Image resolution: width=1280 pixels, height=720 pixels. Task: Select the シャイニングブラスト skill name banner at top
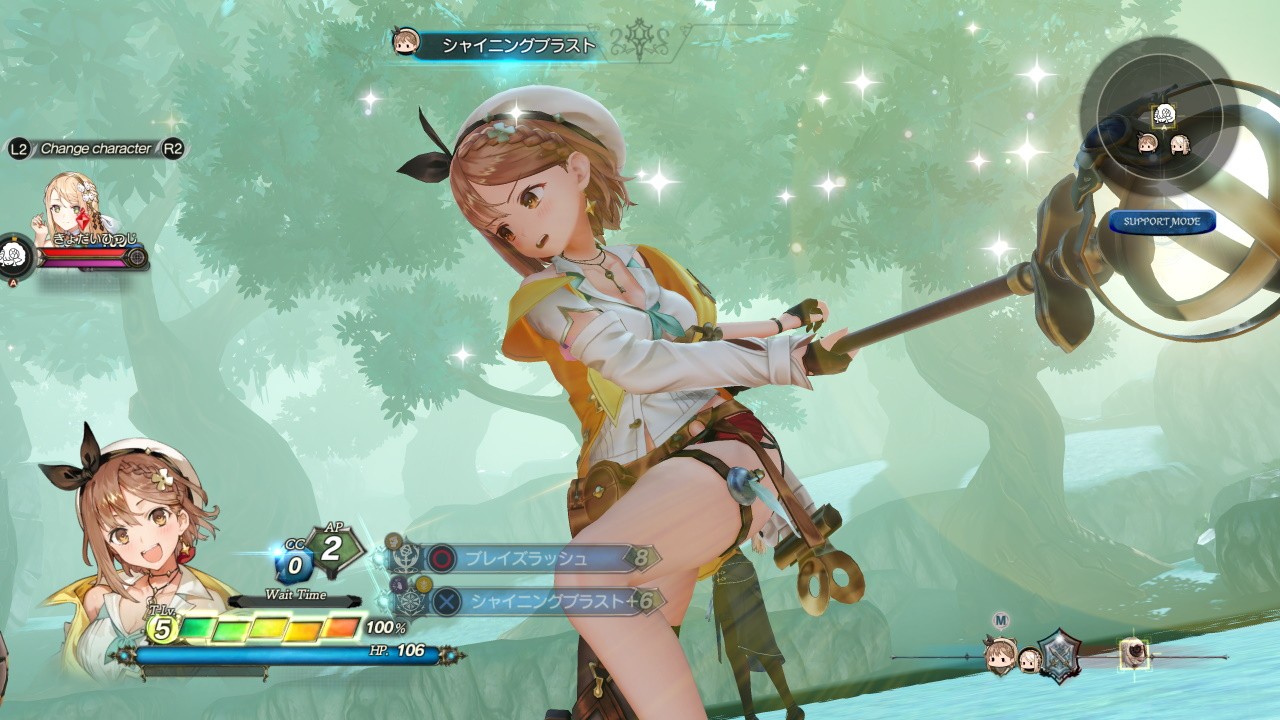[510, 44]
